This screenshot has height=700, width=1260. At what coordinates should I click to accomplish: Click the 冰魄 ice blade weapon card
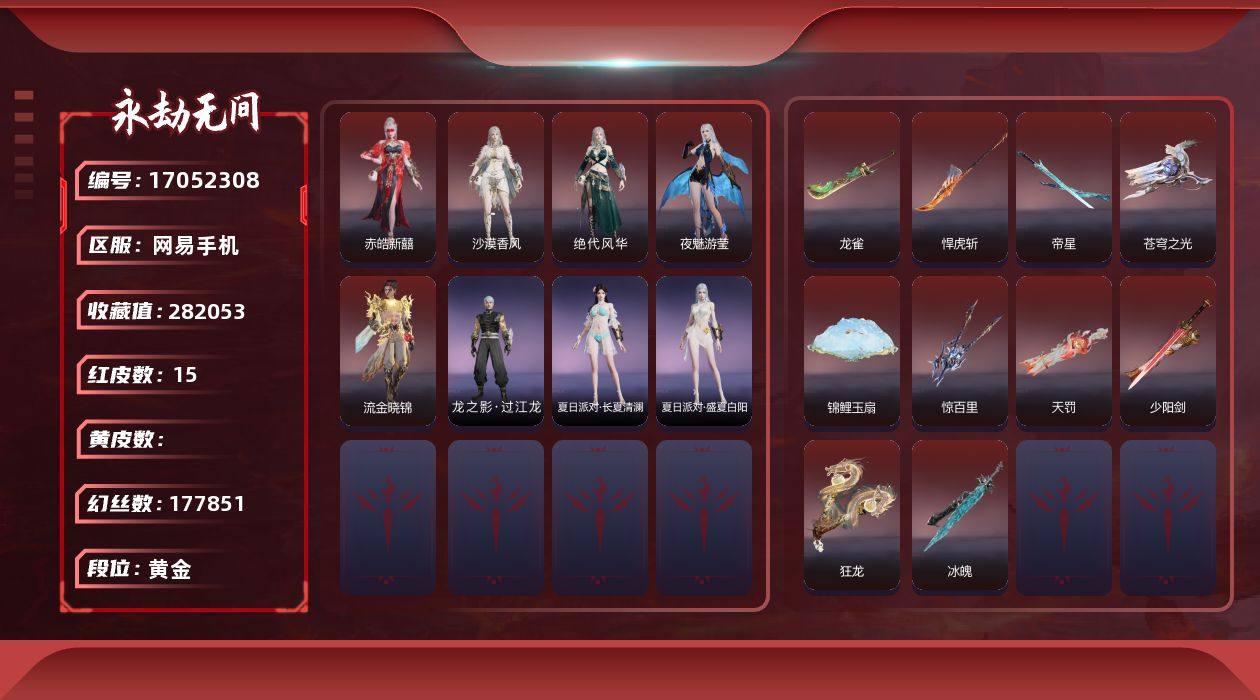(x=960, y=514)
